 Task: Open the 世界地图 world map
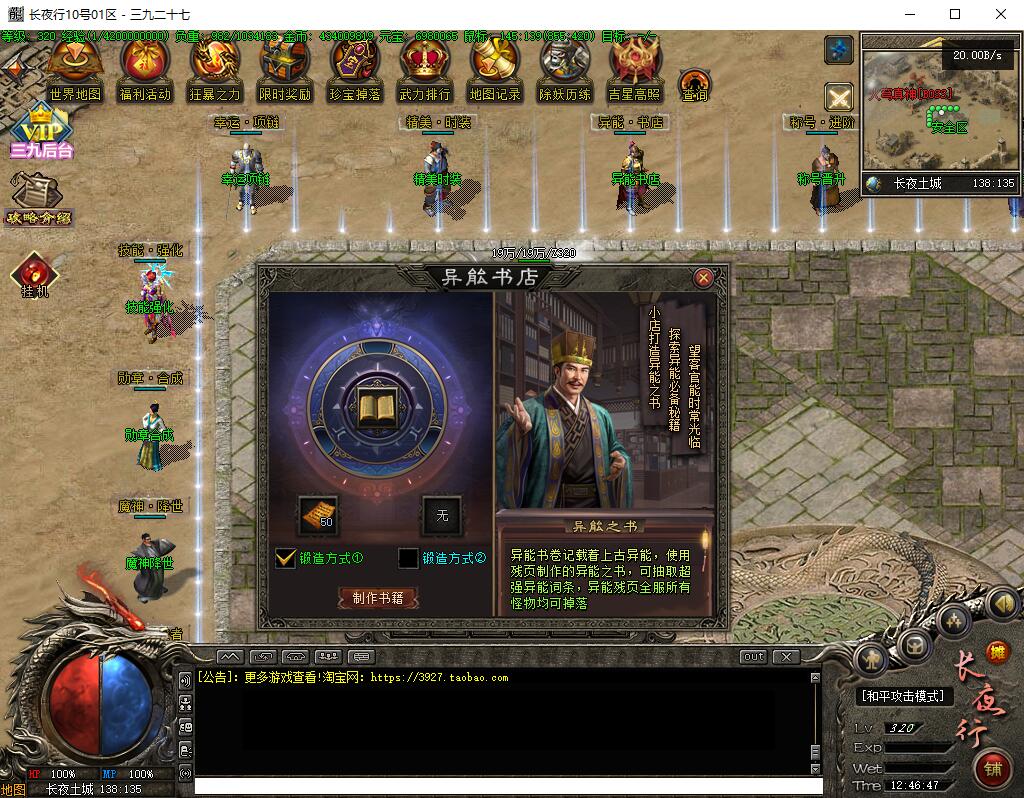(x=74, y=68)
